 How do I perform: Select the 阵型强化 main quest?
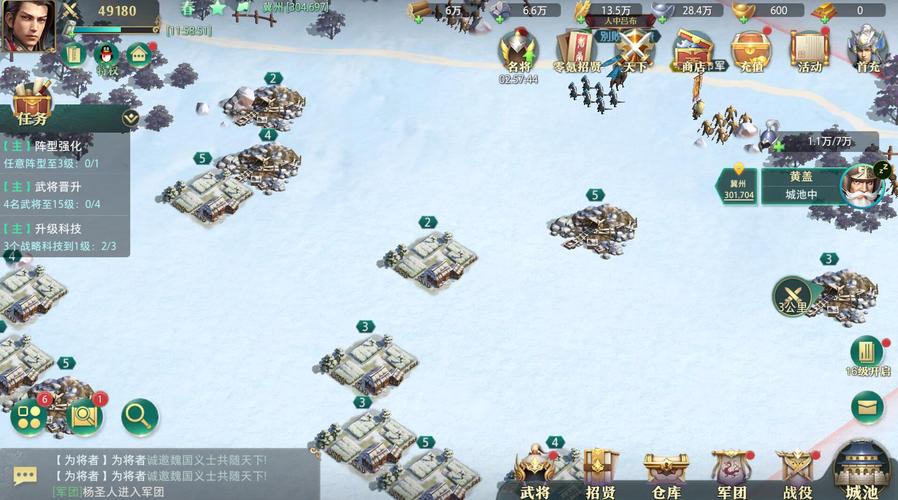65,154
